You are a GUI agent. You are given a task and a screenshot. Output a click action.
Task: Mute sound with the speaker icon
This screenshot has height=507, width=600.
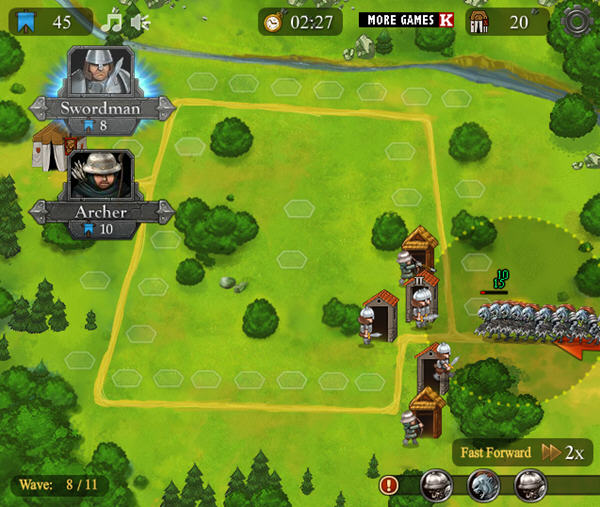140,21
